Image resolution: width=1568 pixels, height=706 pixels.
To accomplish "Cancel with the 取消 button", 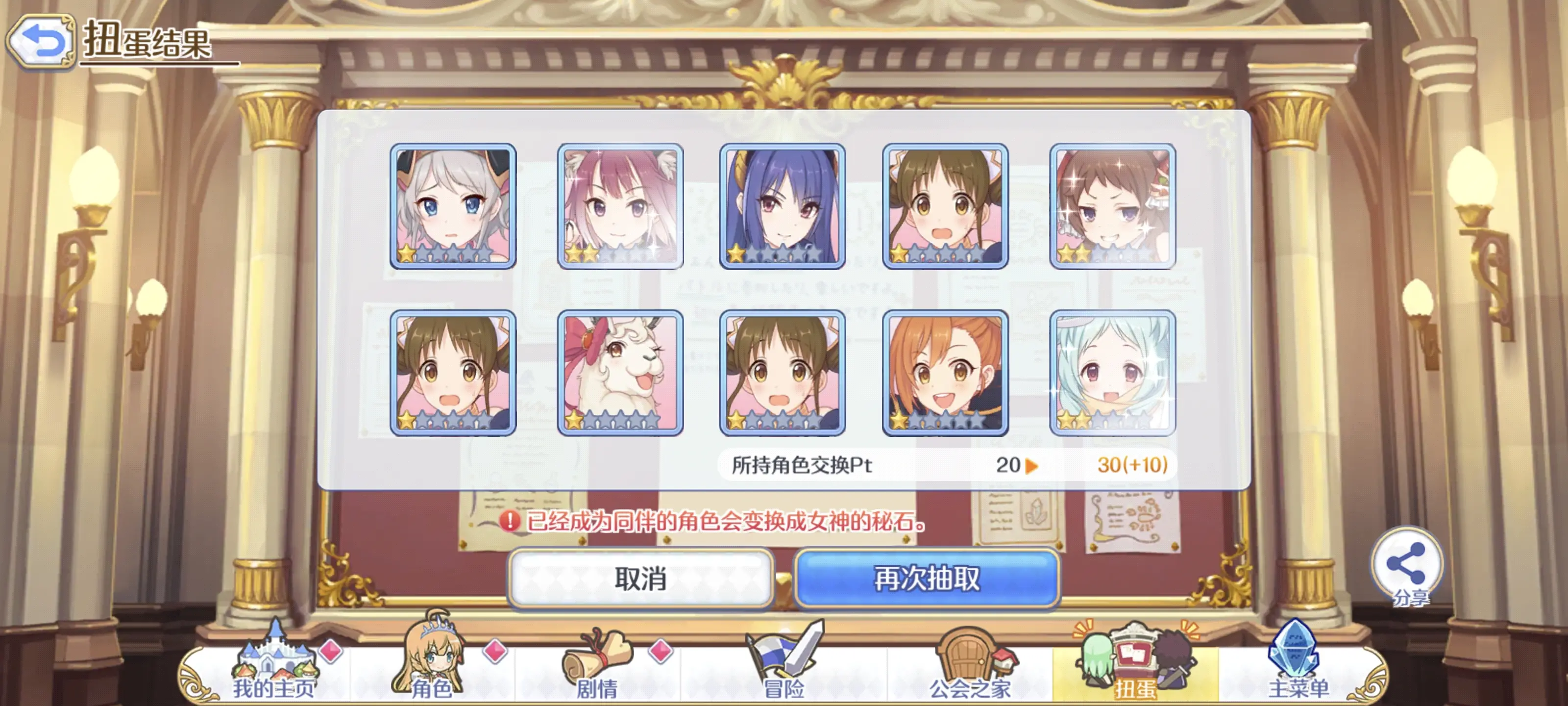I will pos(640,578).
